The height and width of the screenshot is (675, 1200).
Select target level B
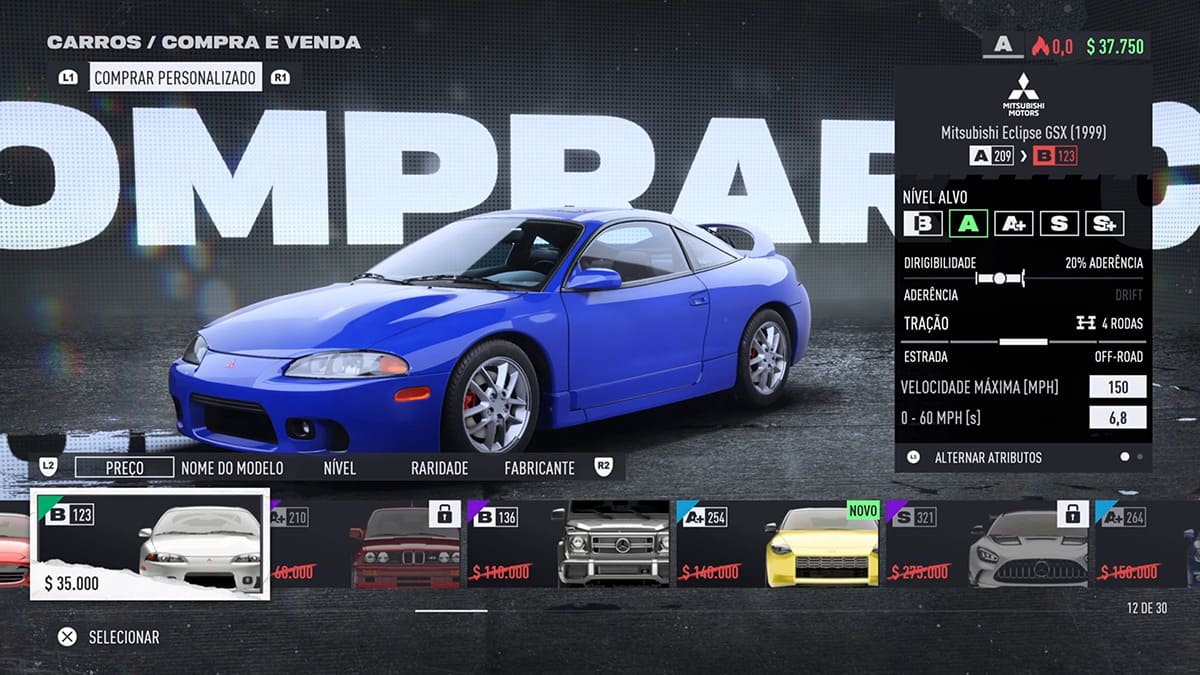coord(923,223)
